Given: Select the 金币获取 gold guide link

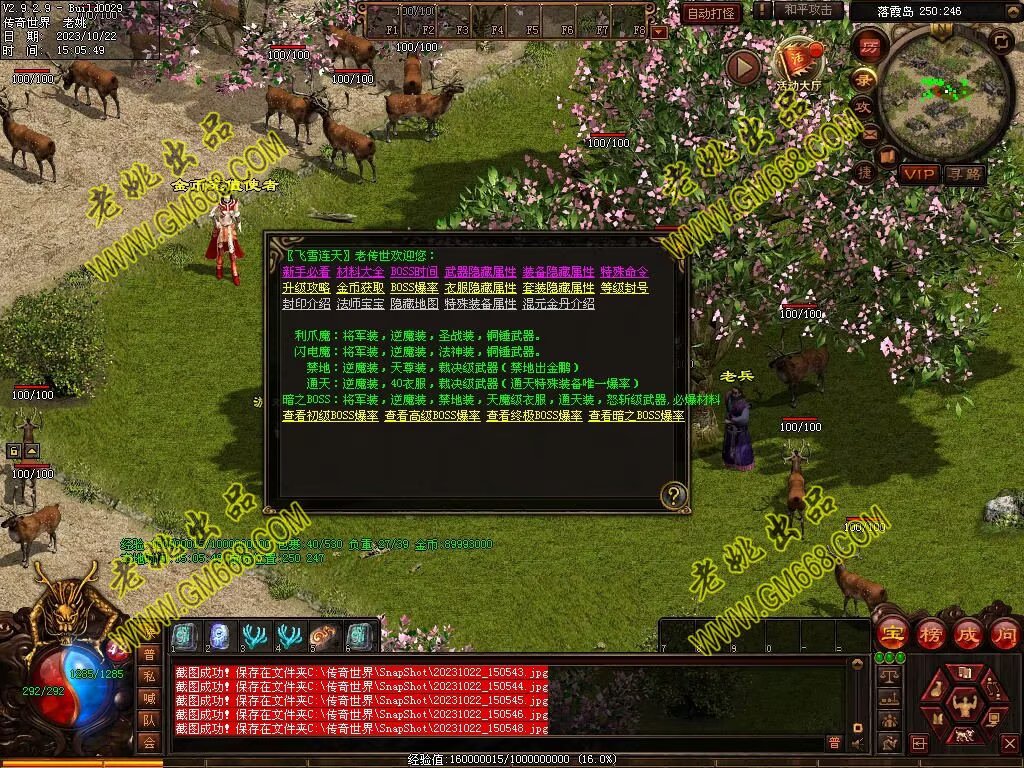Looking at the screenshot, I should [x=360, y=288].
